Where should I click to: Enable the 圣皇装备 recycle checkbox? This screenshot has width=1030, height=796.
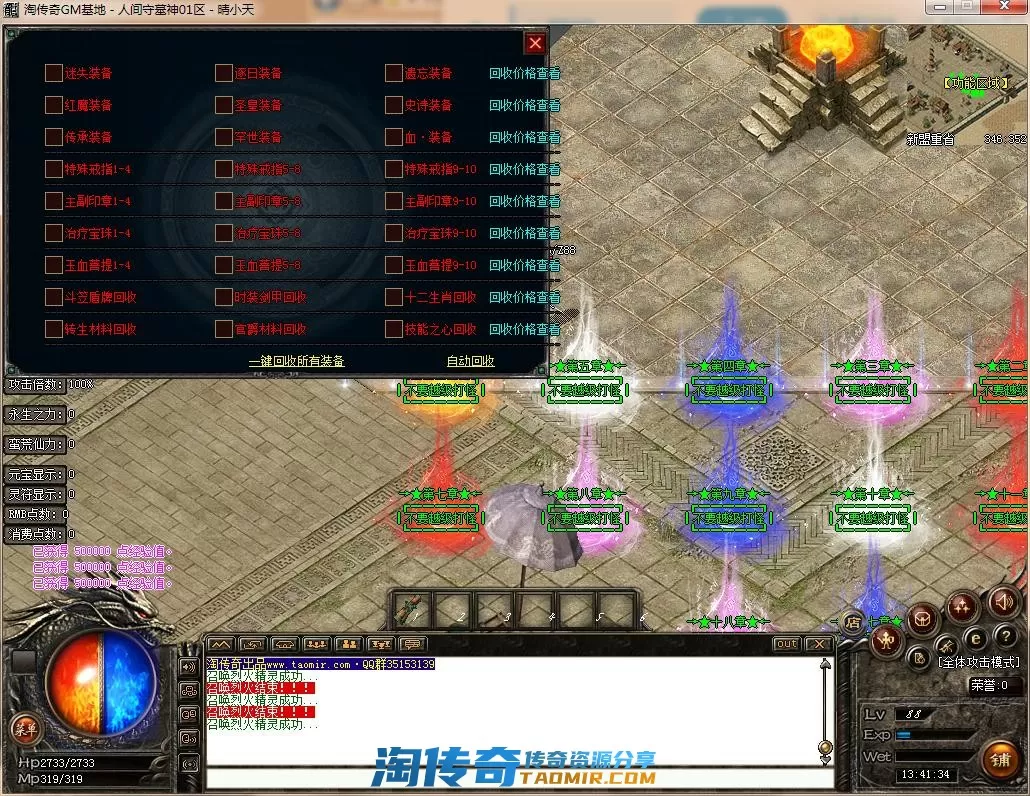point(224,105)
